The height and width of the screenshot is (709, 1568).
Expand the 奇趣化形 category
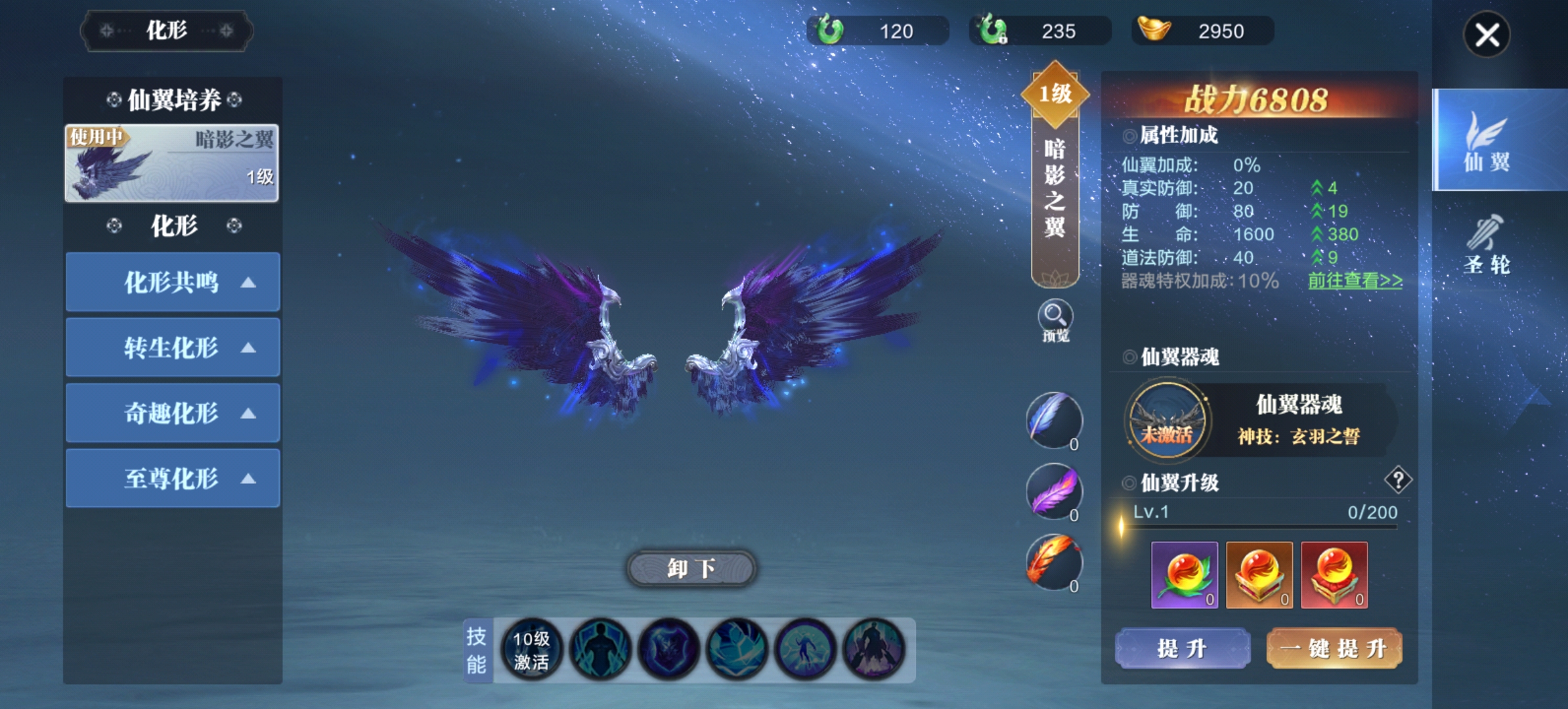click(x=173, y=414)
